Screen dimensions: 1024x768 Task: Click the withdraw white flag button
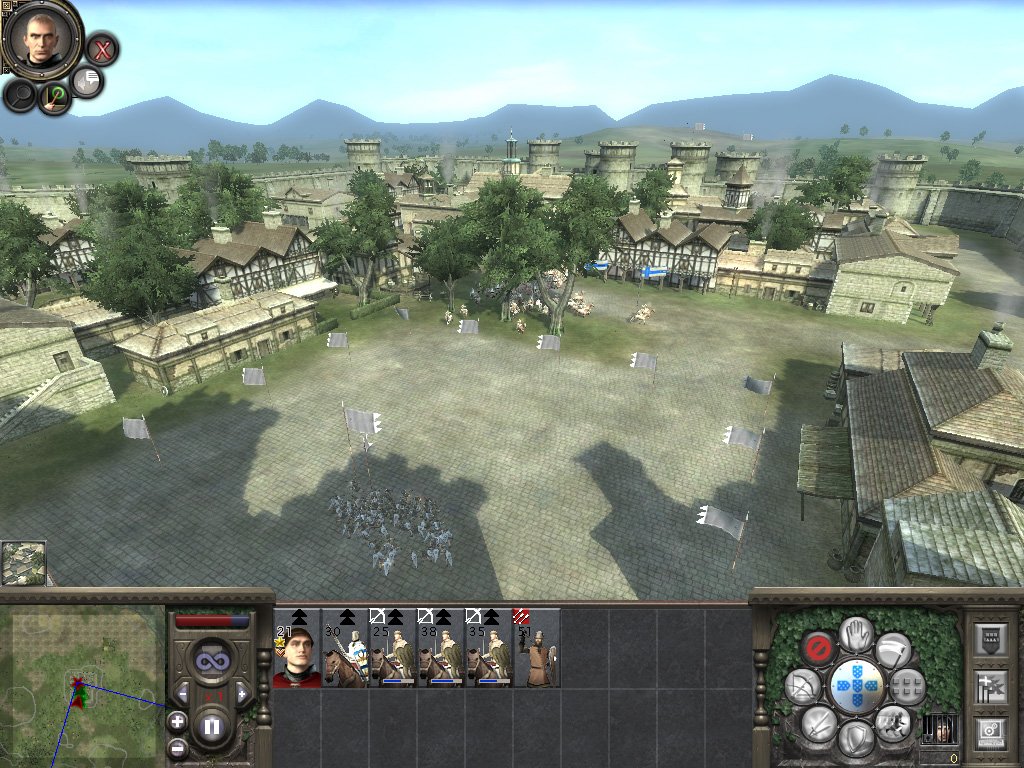pyautogui.click(x=893, y=649)
